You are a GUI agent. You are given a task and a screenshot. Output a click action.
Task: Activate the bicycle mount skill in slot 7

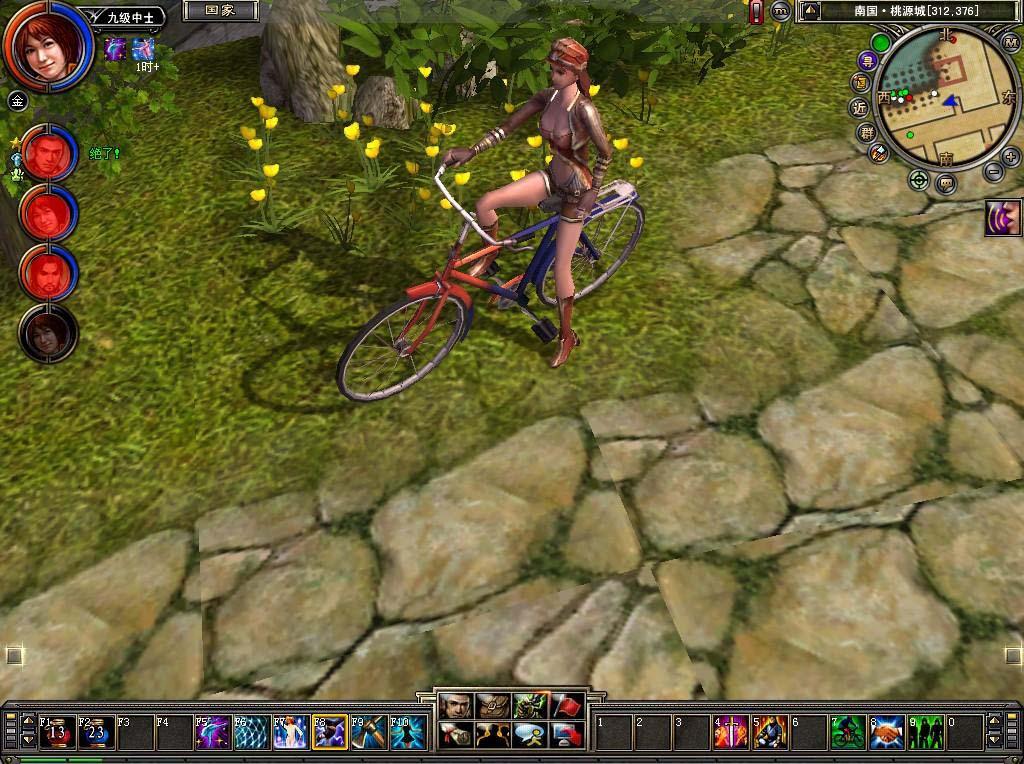(848, 733)
